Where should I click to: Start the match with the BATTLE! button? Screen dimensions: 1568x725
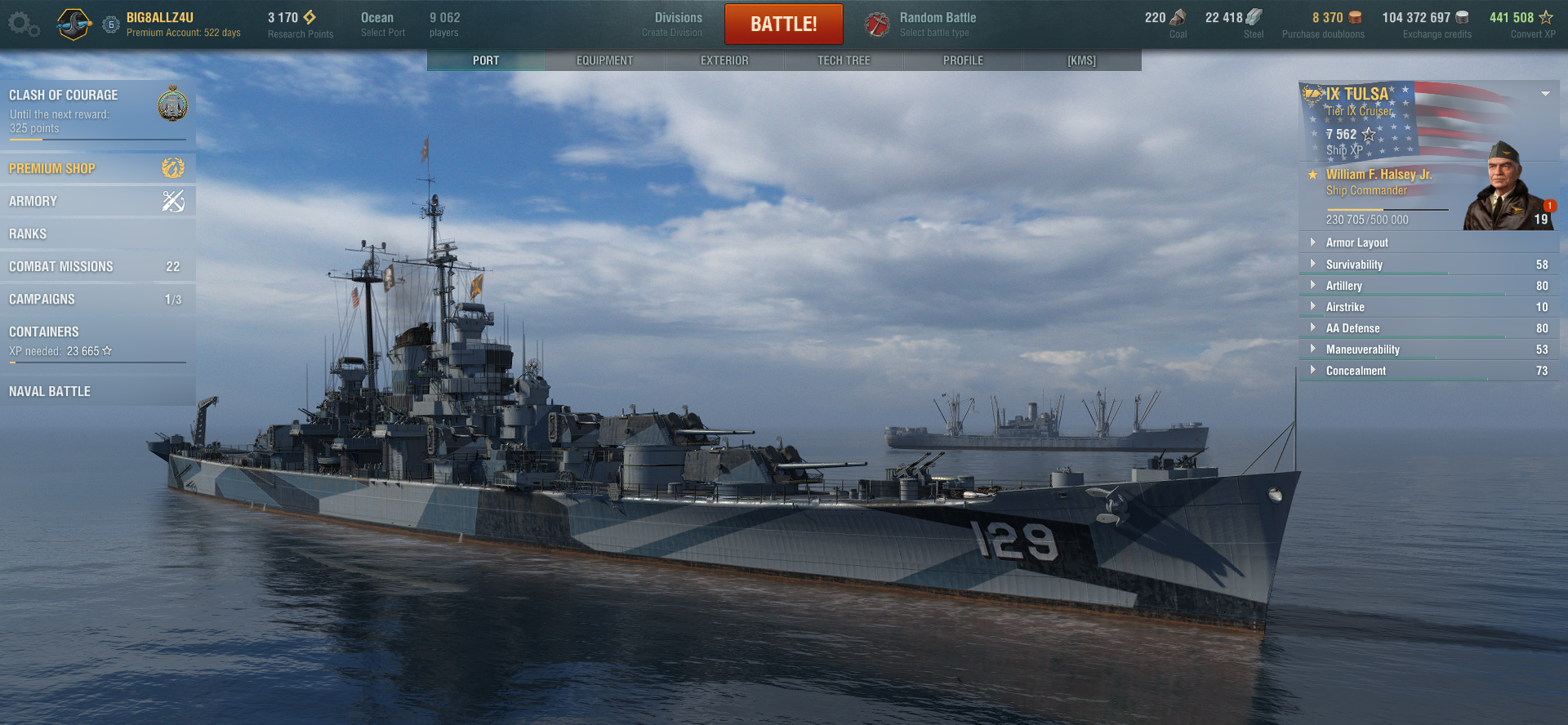tap(783, 24)
